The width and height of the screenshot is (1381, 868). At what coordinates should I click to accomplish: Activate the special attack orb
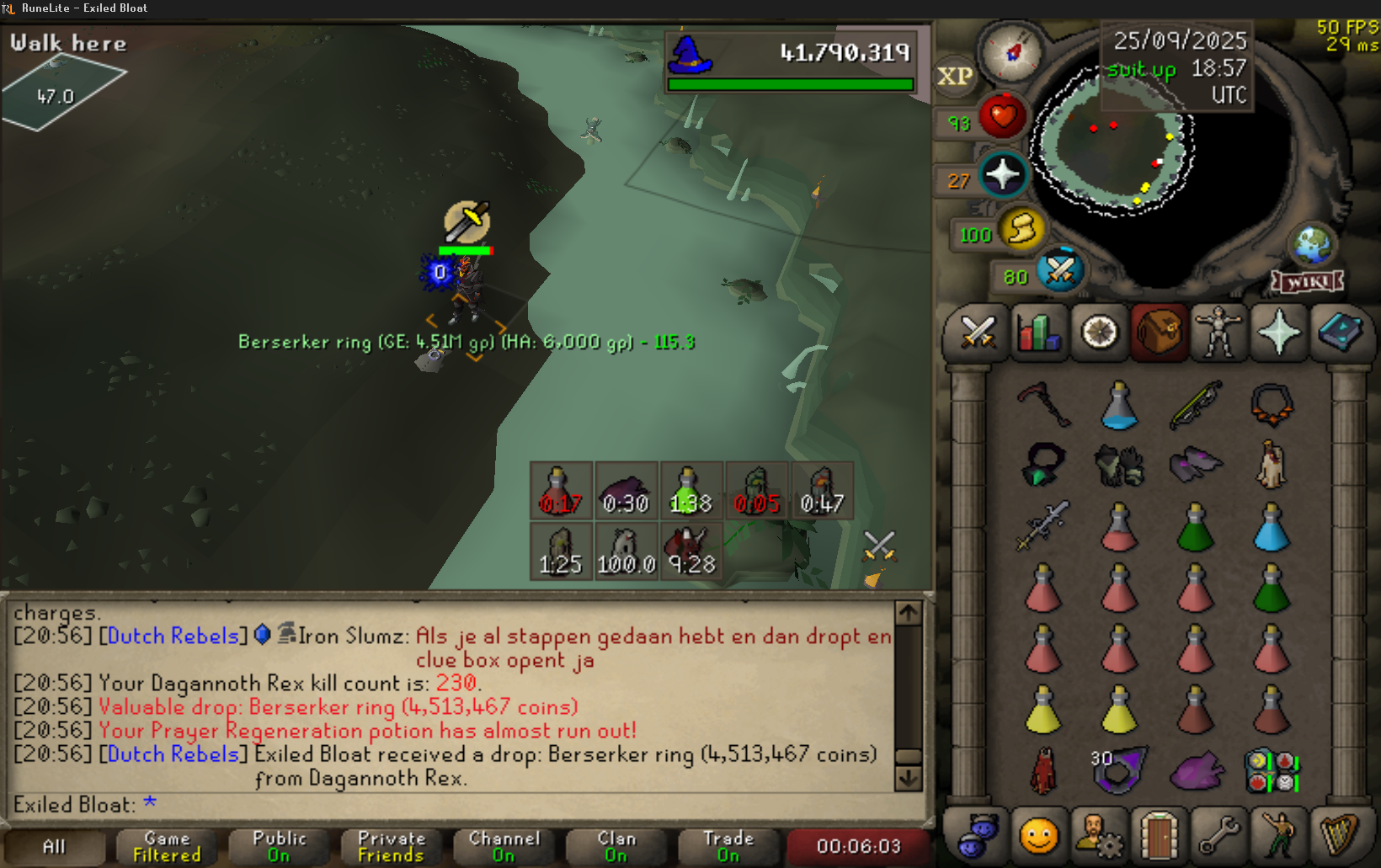pos(1060,271)
